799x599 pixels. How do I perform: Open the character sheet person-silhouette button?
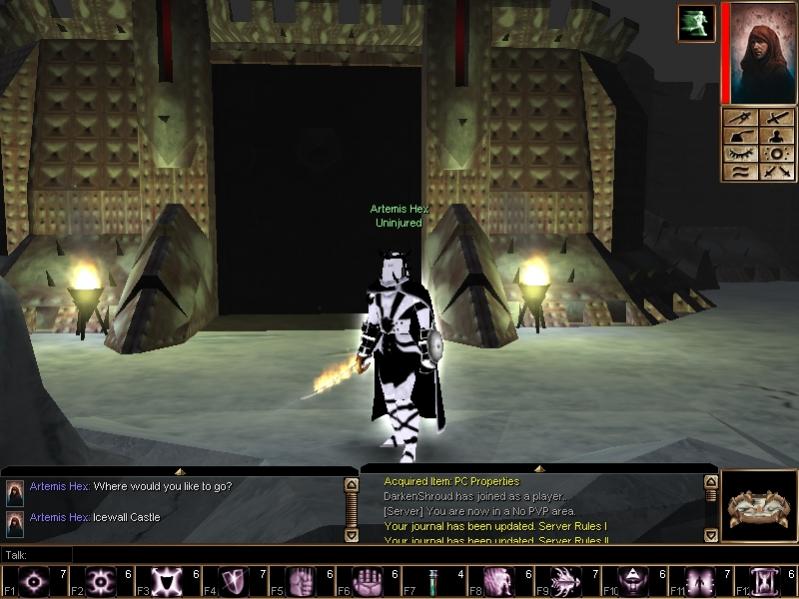(777, 137)
